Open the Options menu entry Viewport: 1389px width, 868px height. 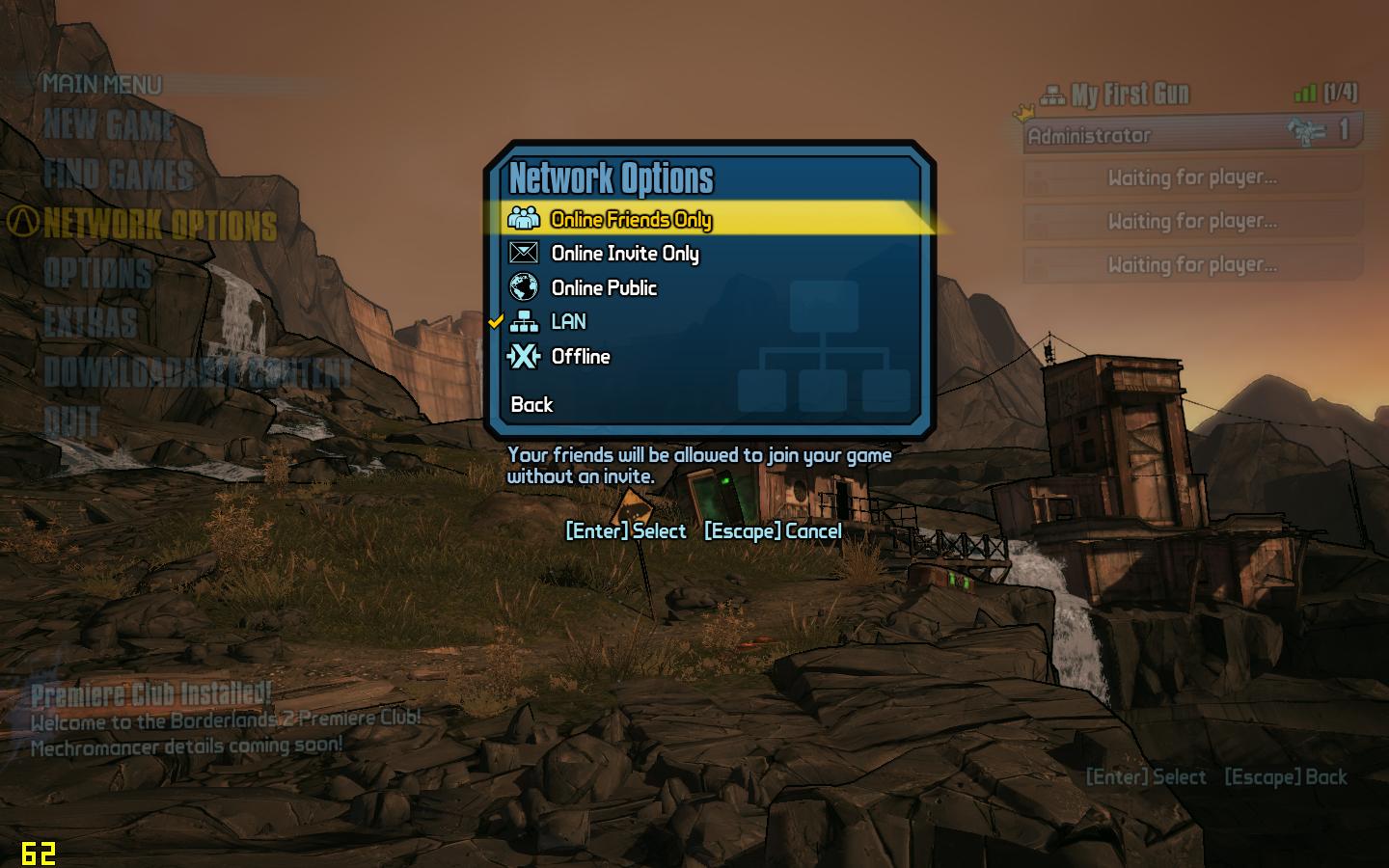pos(97,274)
